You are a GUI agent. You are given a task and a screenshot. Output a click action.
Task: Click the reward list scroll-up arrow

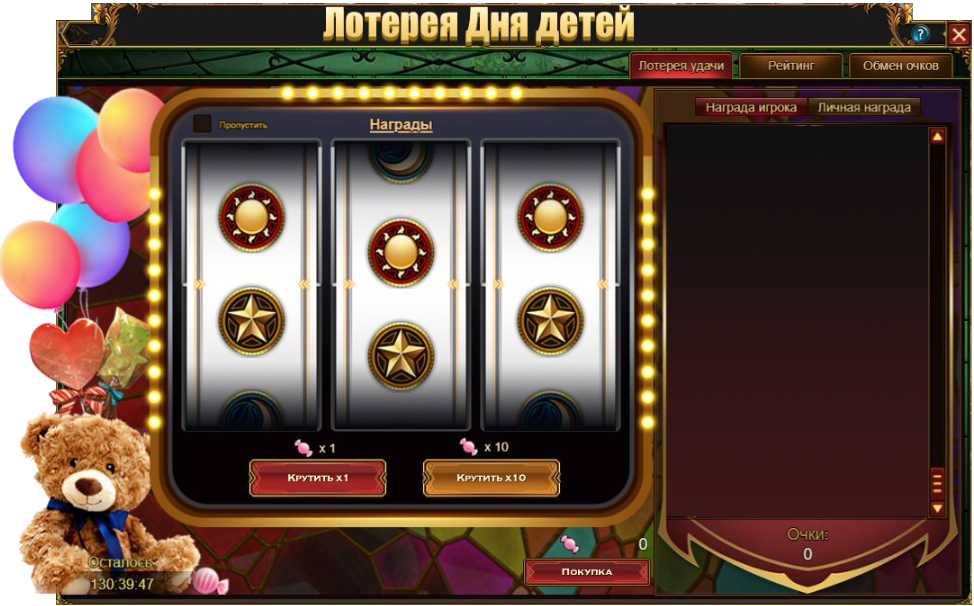[937, 136]
